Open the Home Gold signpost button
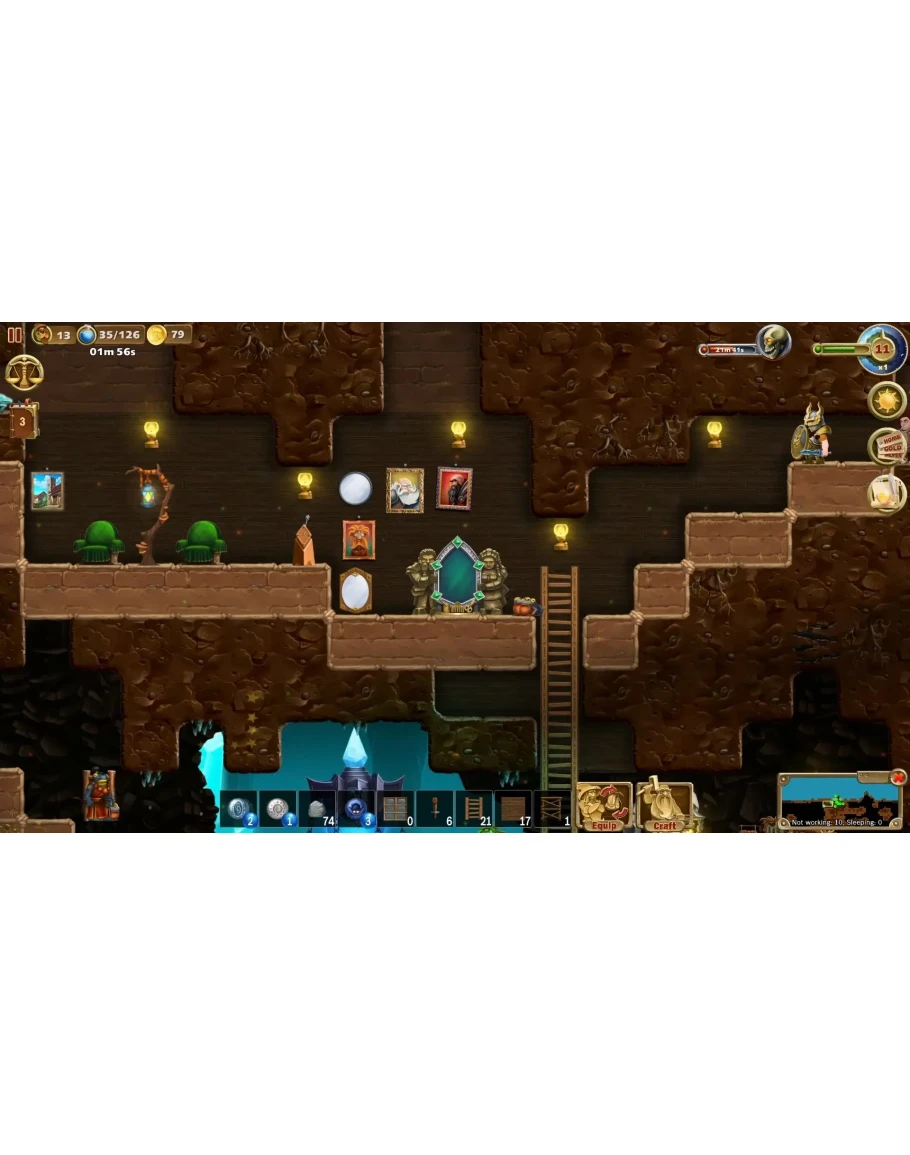 coord(888,446)
